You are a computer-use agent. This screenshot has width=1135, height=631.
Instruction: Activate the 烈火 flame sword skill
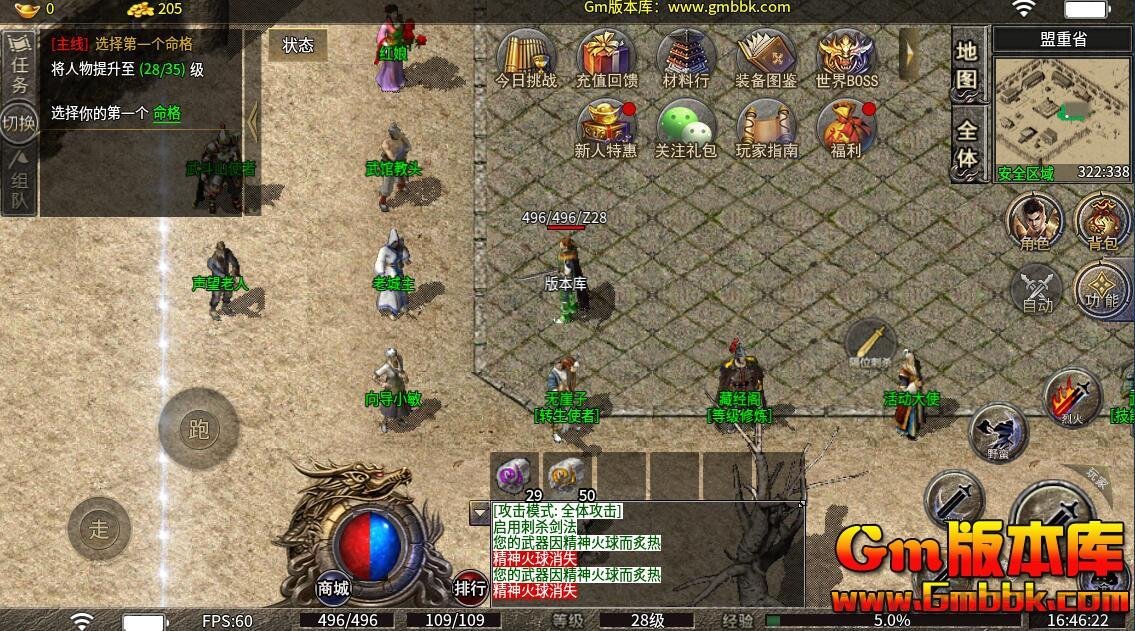click(1072, 398)
